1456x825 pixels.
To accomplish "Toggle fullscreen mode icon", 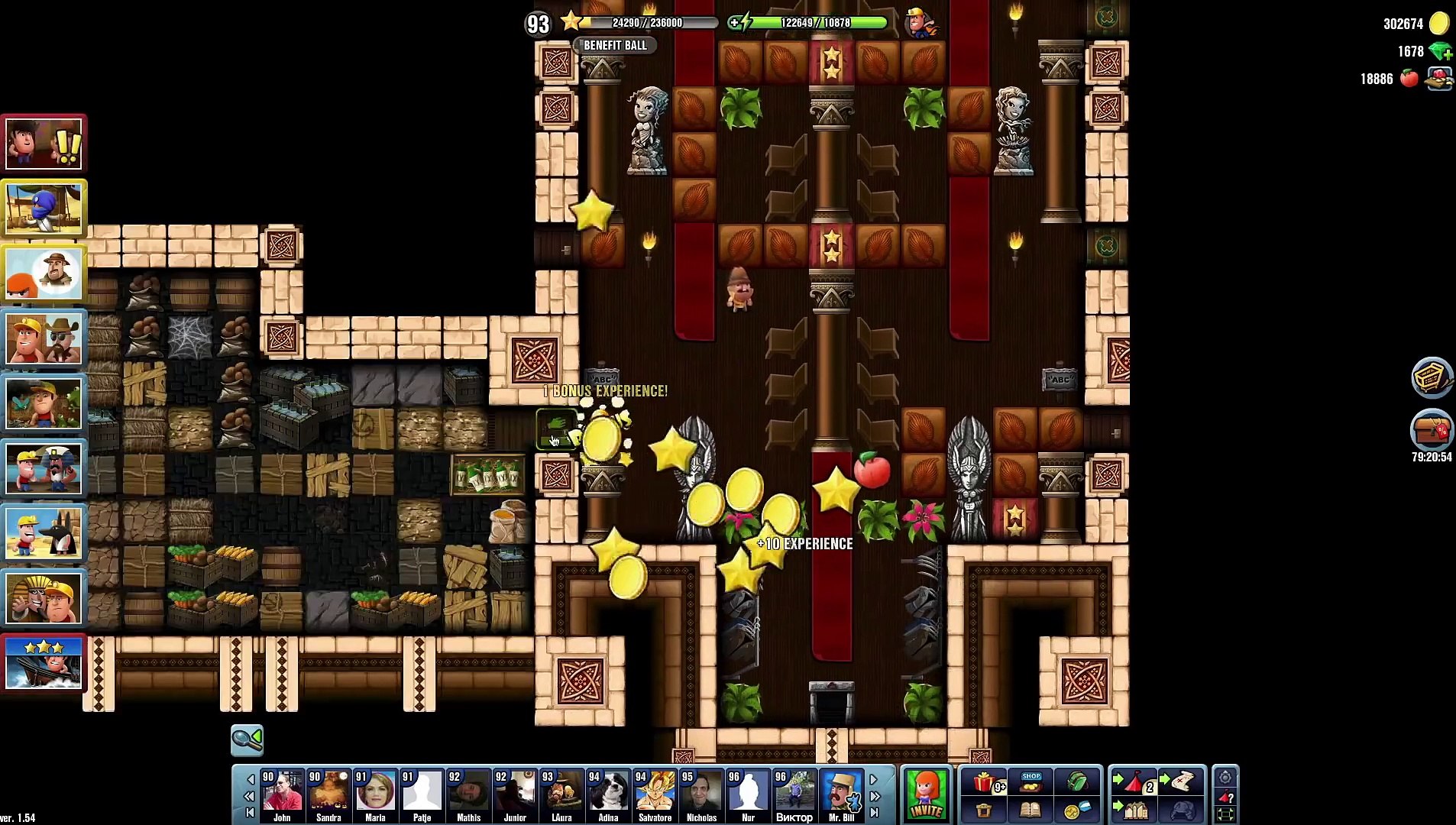I will [x=1225, y=814].
